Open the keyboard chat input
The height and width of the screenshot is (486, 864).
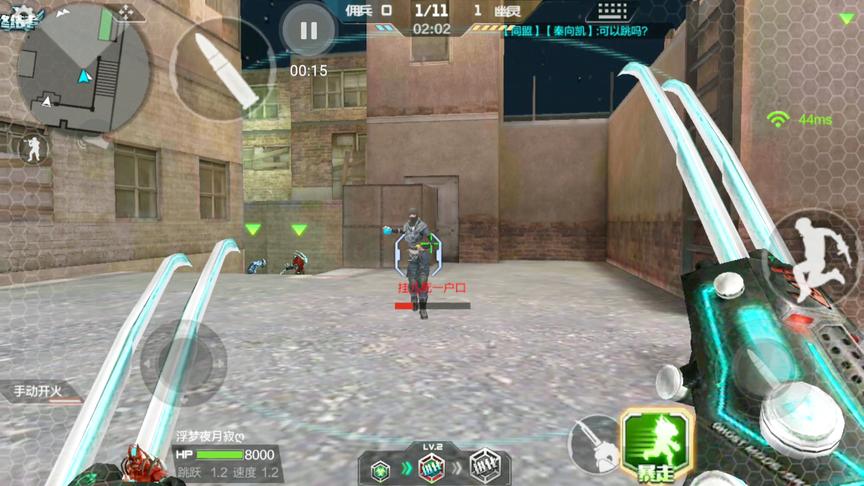614,12
